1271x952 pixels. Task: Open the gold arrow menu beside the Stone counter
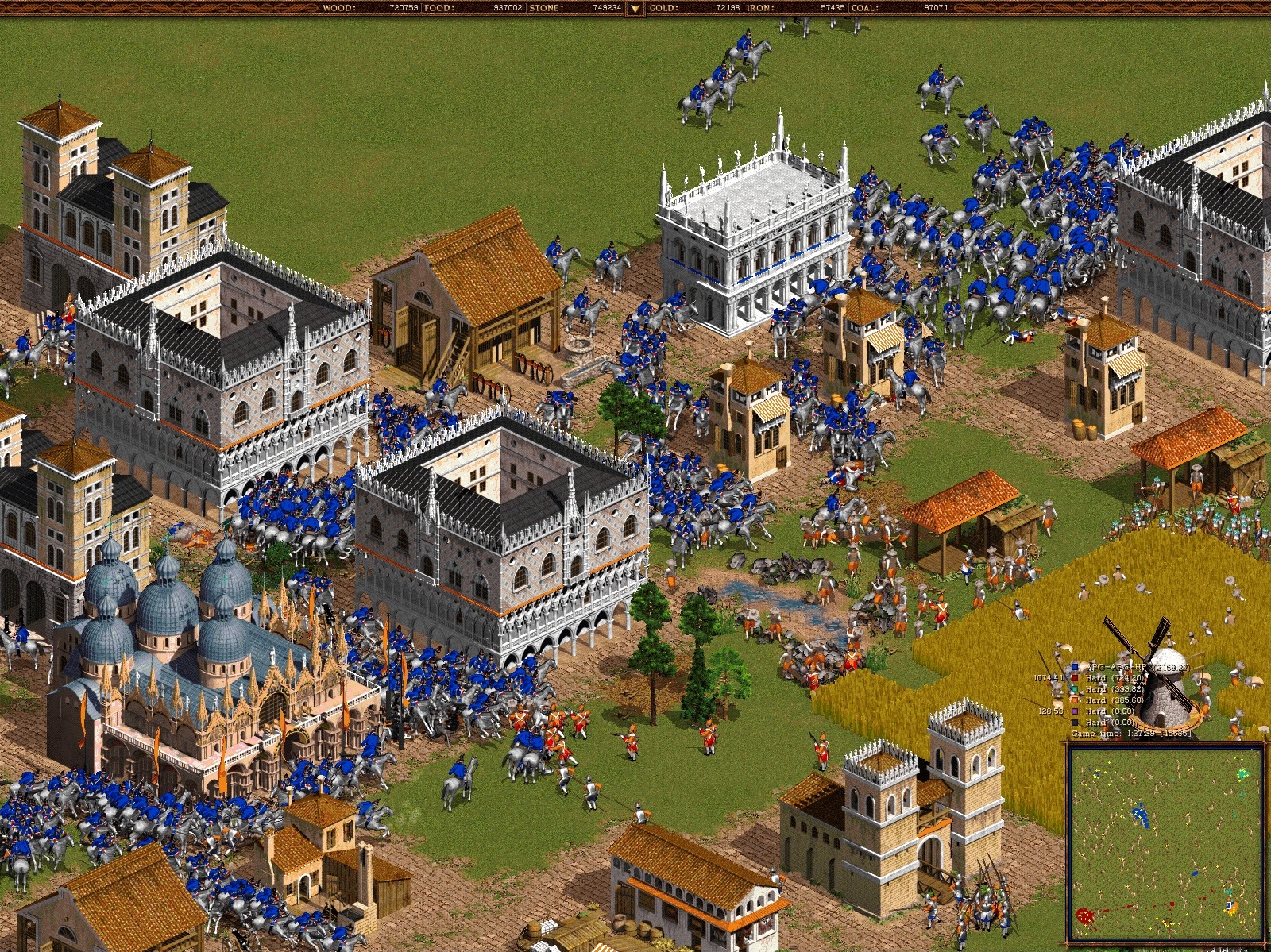(x=636, y=8)
